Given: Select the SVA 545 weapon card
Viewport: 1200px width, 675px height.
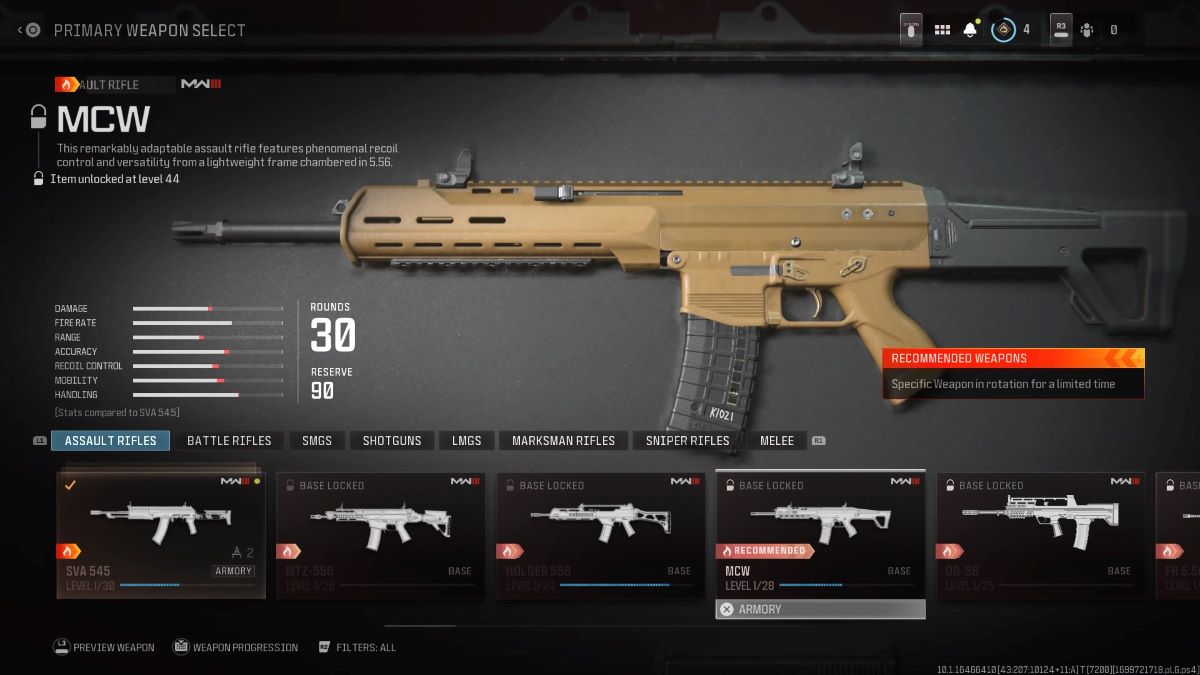Looking at the screenshot, I should coord(161,535).
